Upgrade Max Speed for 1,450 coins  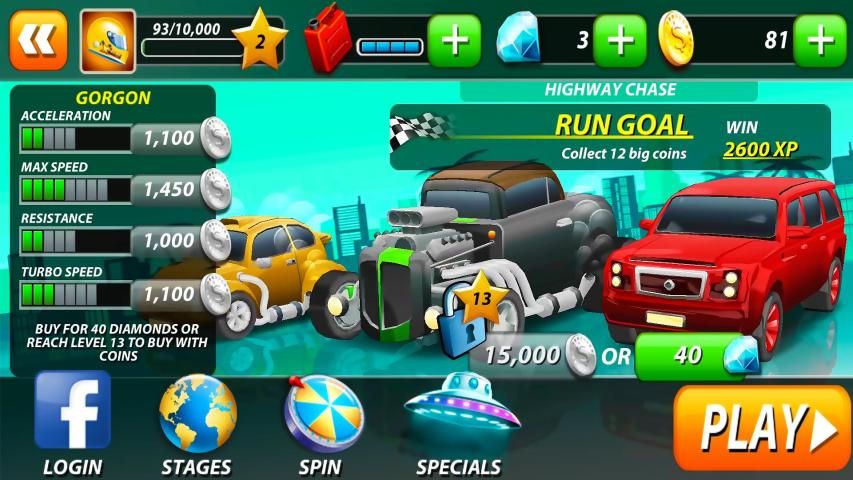tap(177, 189)
